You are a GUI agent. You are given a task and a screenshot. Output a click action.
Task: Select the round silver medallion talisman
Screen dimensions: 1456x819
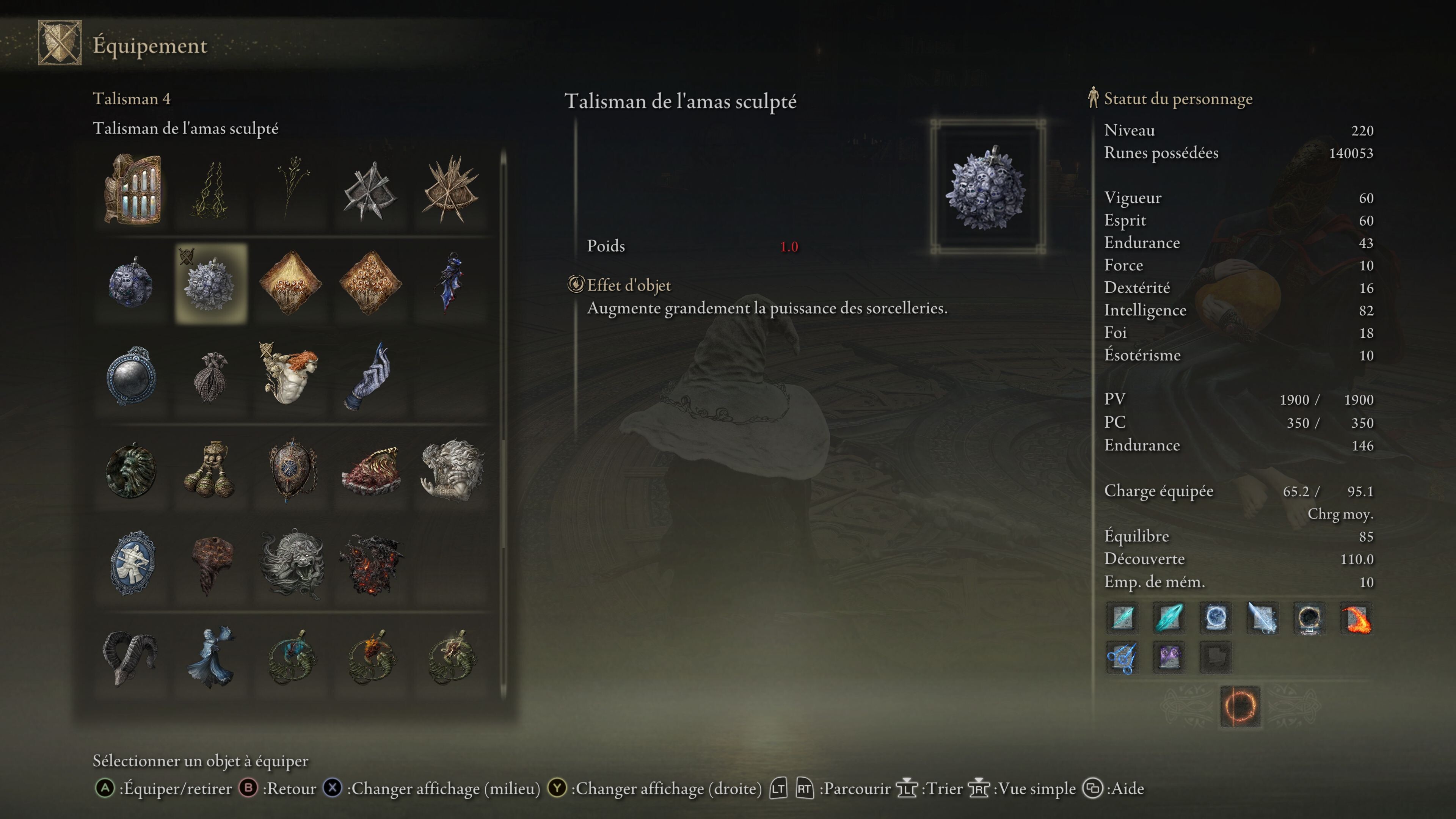tap(132, 376)
